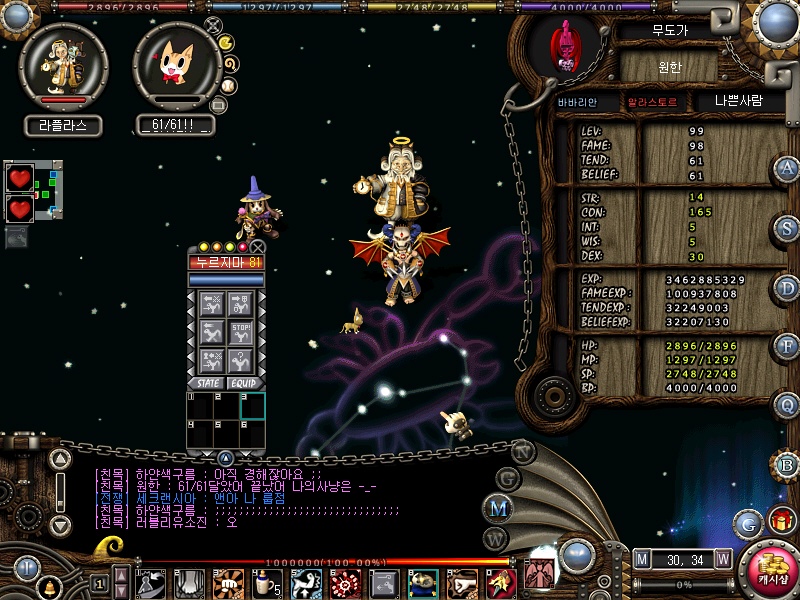Select the round A side button
Image resolution: width=800 pixels, height=600 pixels.
[x=787, y=169]
